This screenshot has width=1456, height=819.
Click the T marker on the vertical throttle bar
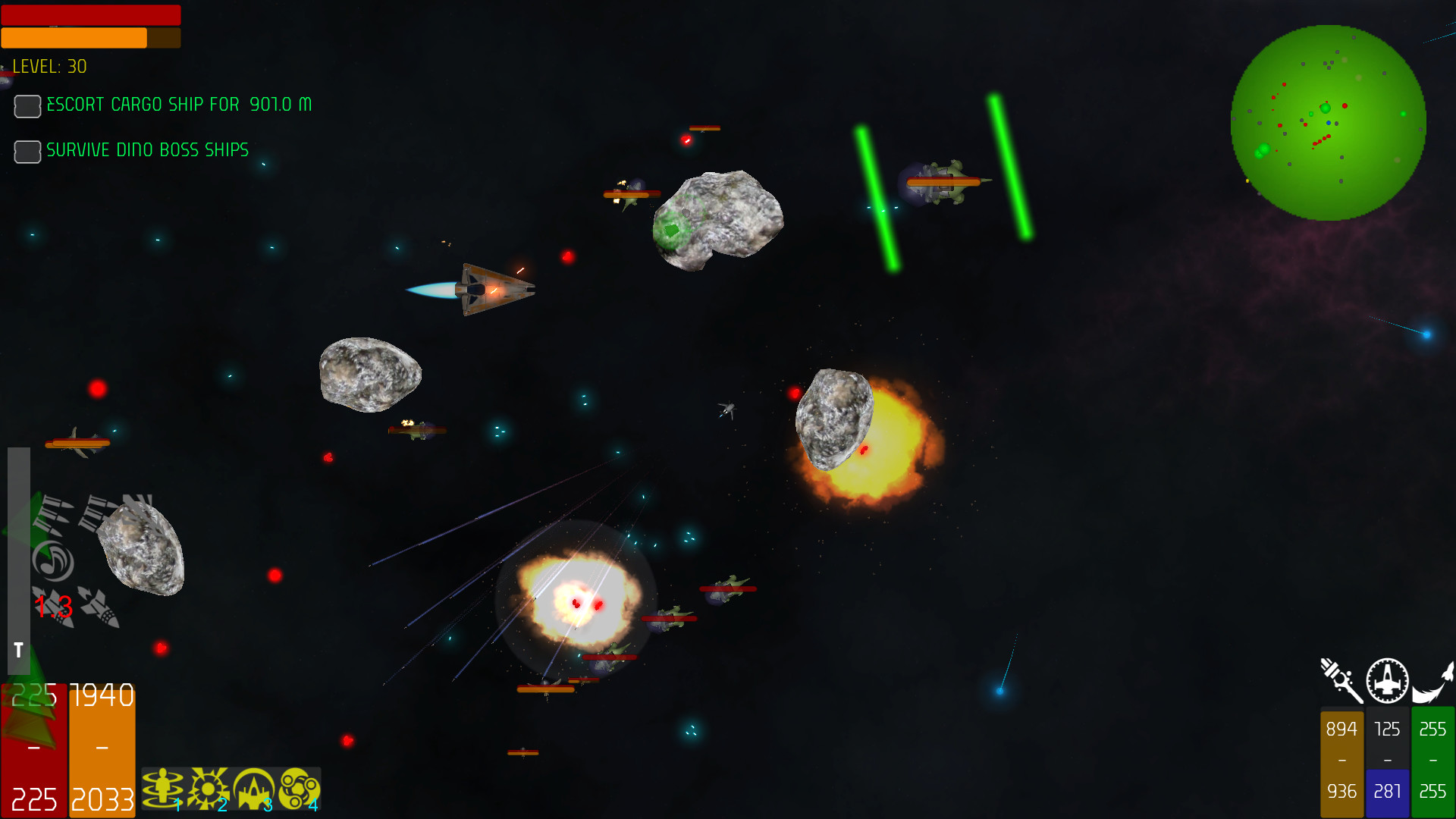[17, 650]
